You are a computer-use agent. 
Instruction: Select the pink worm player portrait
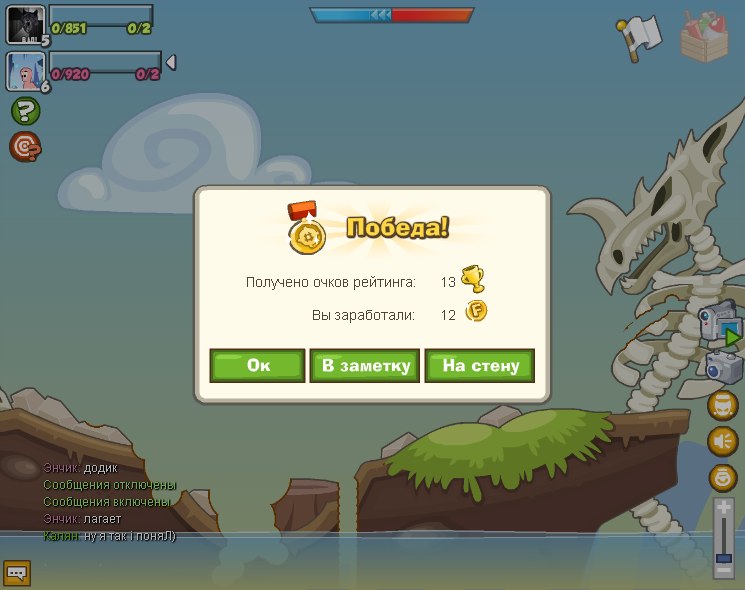(25, 71)
